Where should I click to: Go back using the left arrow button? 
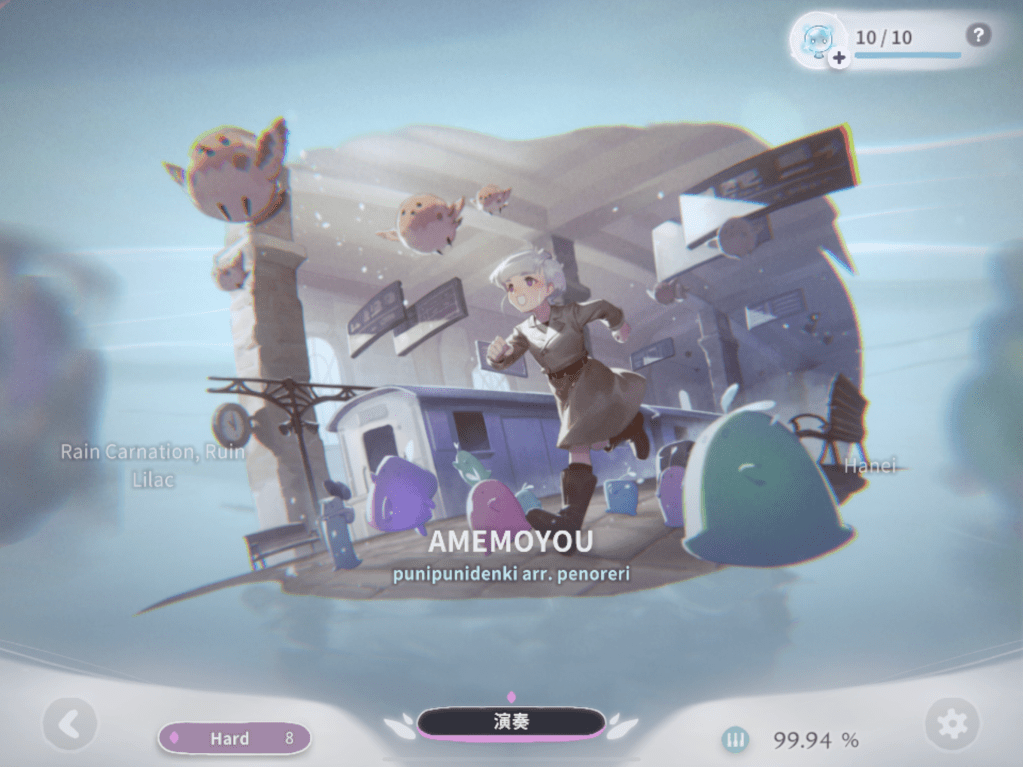point(69,724)
